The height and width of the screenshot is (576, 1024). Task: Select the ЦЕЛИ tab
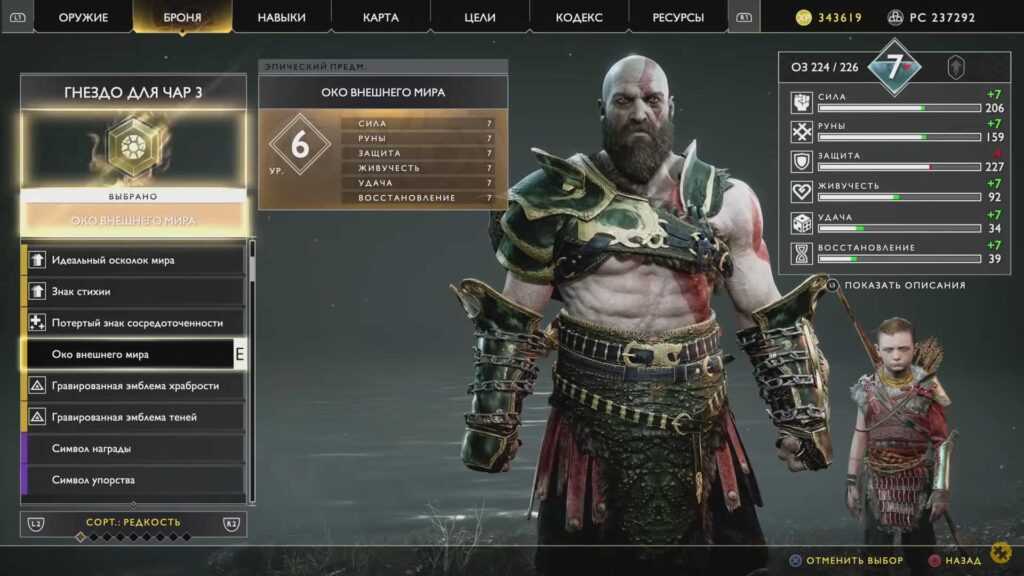coord(480,18)
